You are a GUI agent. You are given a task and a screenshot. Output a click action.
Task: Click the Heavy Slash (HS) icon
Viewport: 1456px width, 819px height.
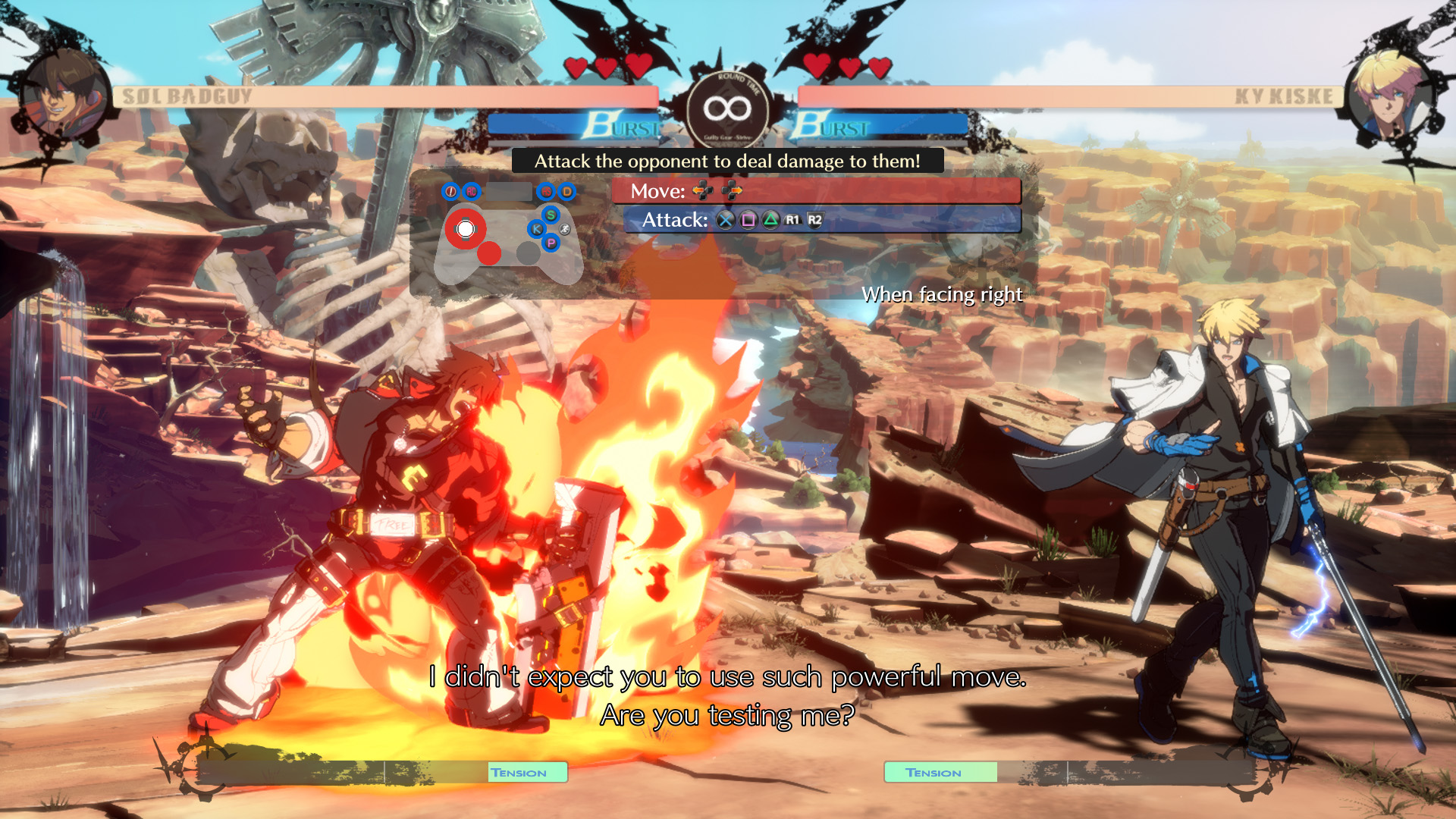547,191
